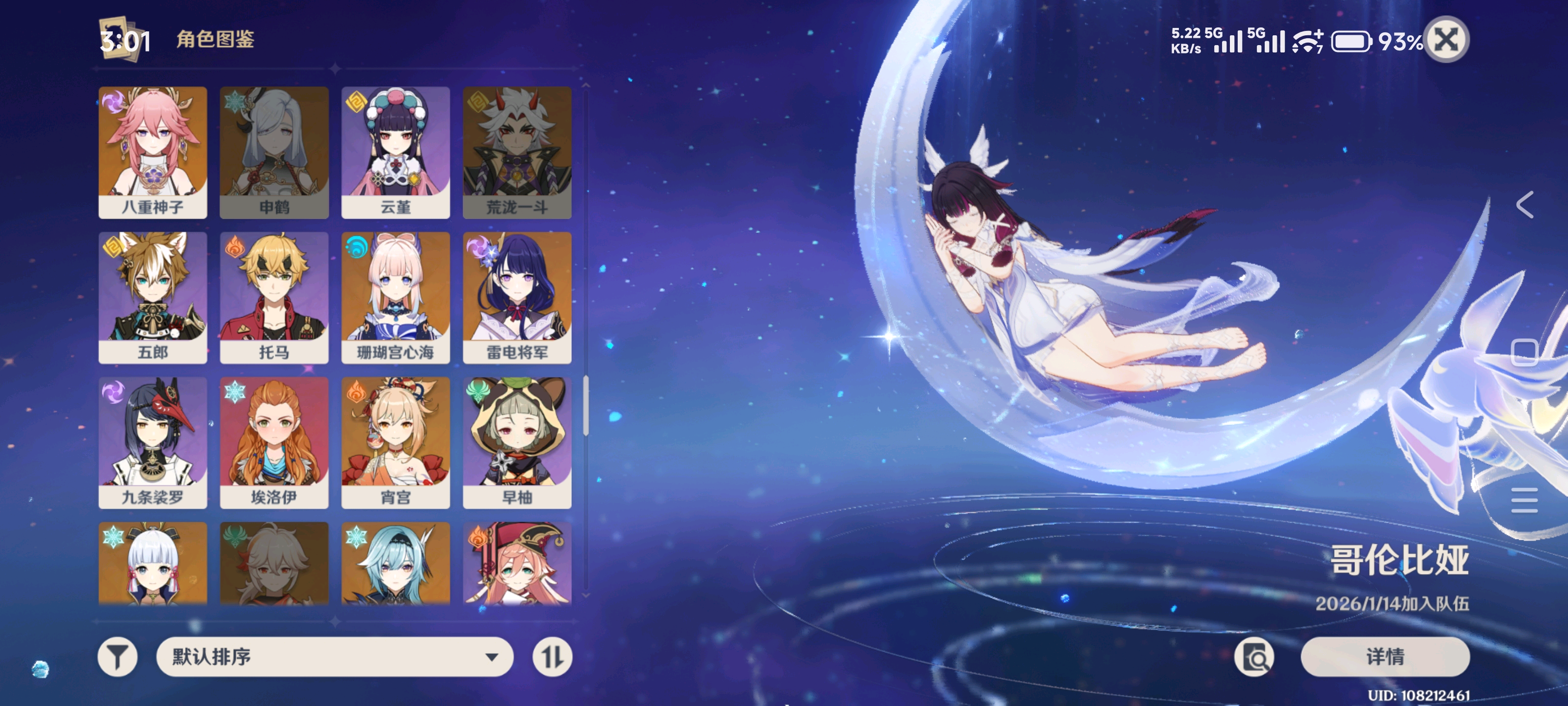Tap the Android back arrow

(x=1525, y=204)
